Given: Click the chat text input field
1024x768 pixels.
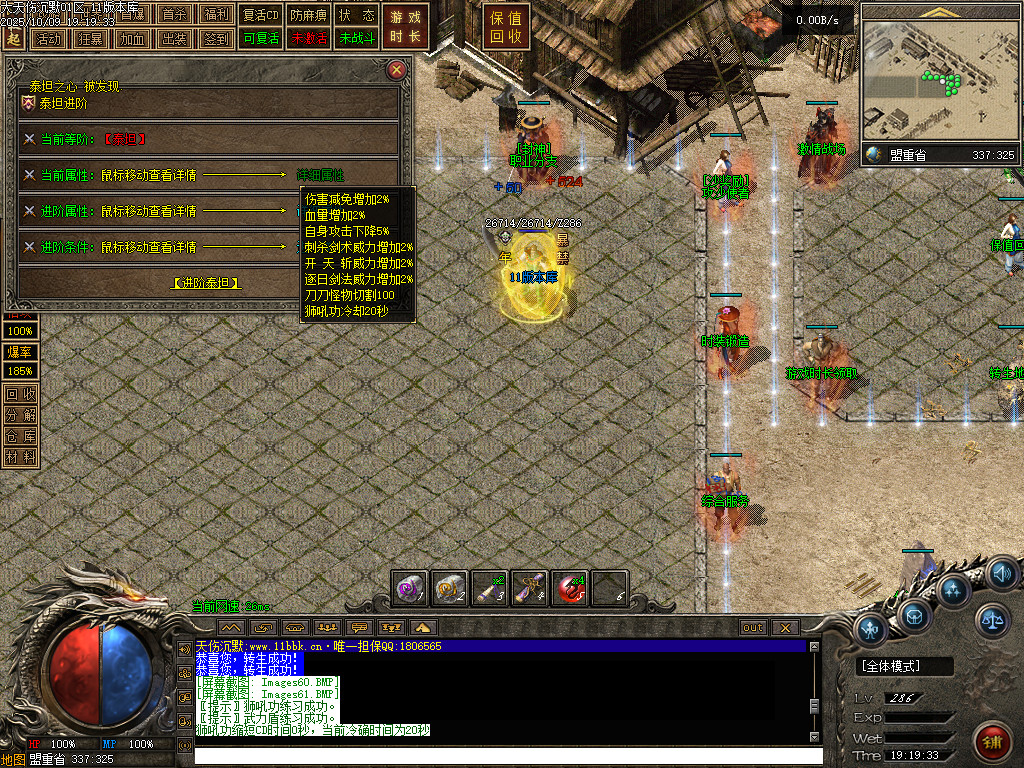Looking at the screenshot, I should (508, 756).
